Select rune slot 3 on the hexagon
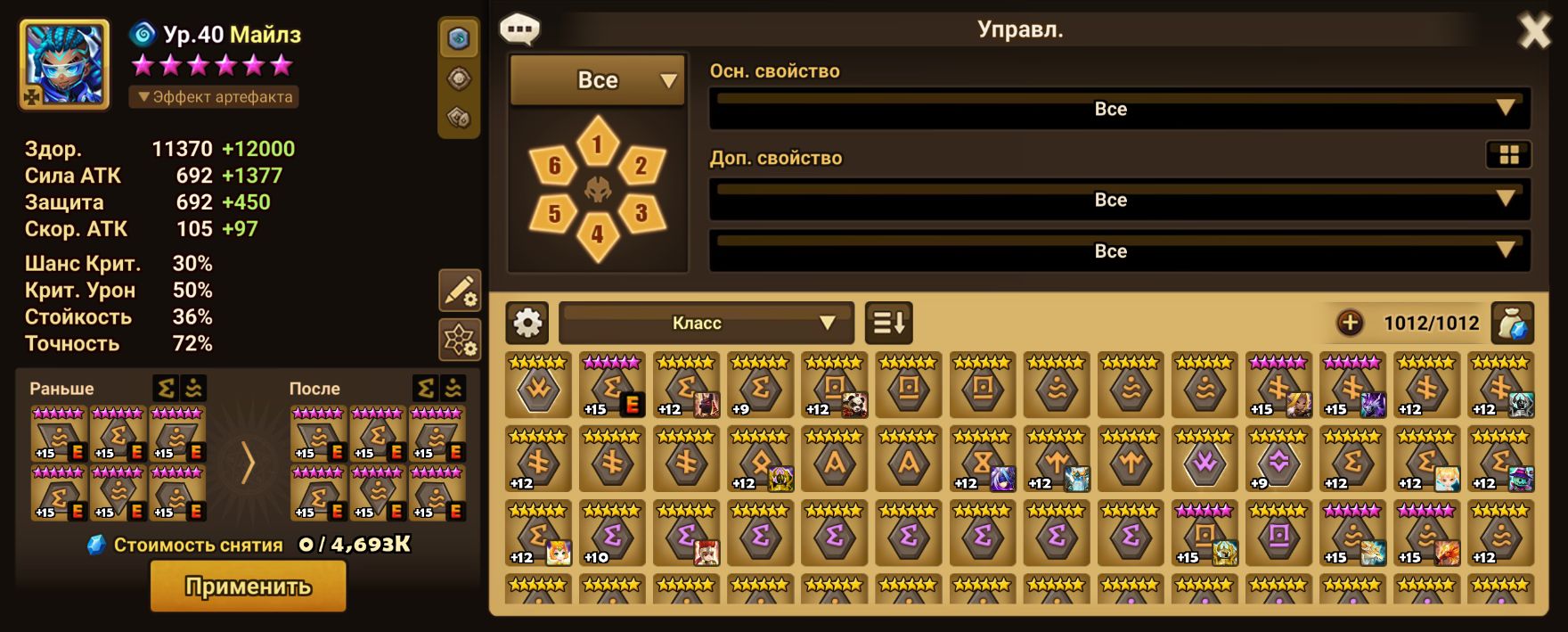Viewport: 1568px width, 632px height. click(x=641, y=212)
